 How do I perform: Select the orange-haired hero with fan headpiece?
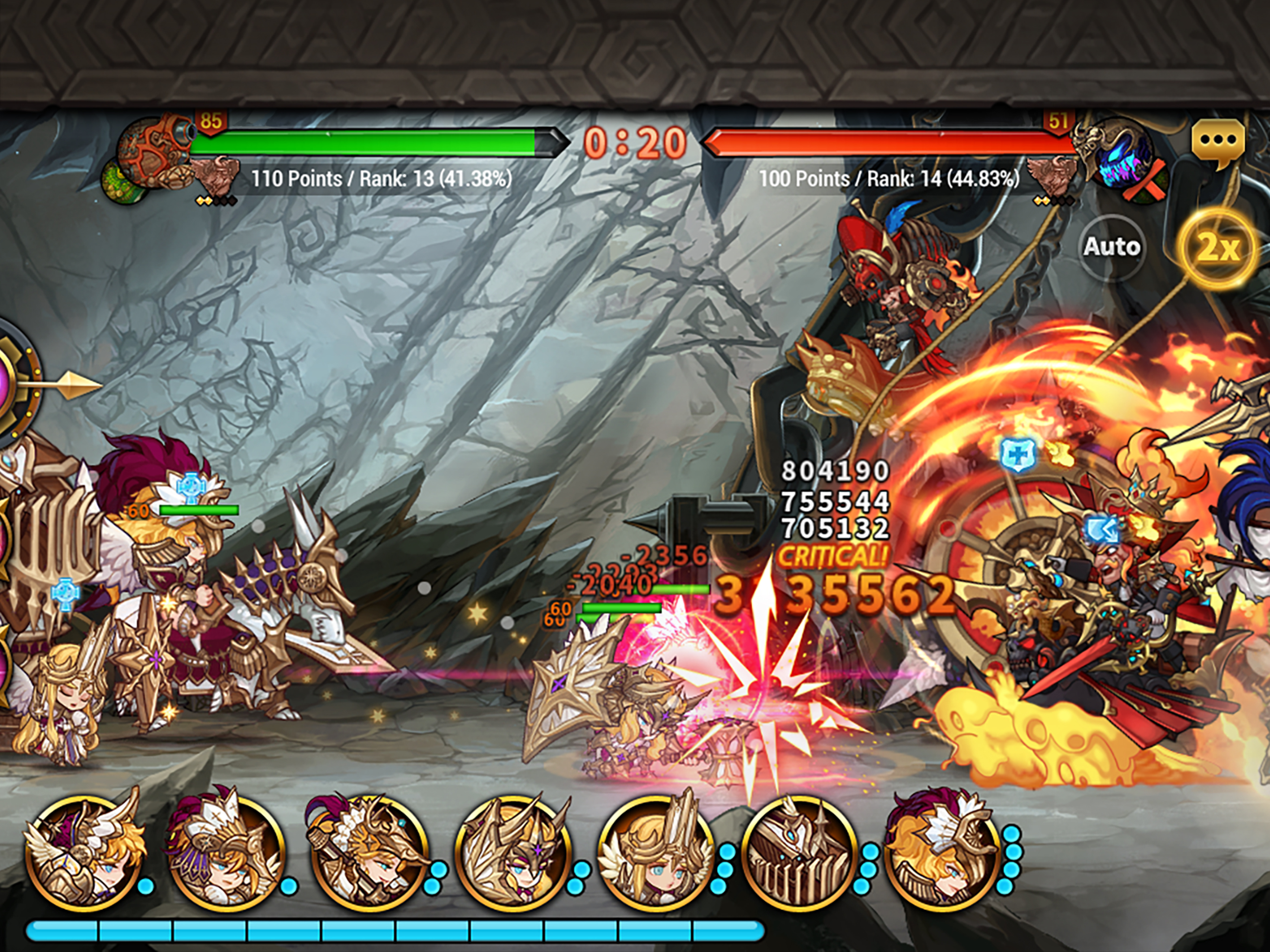click(x=942, y=849)
